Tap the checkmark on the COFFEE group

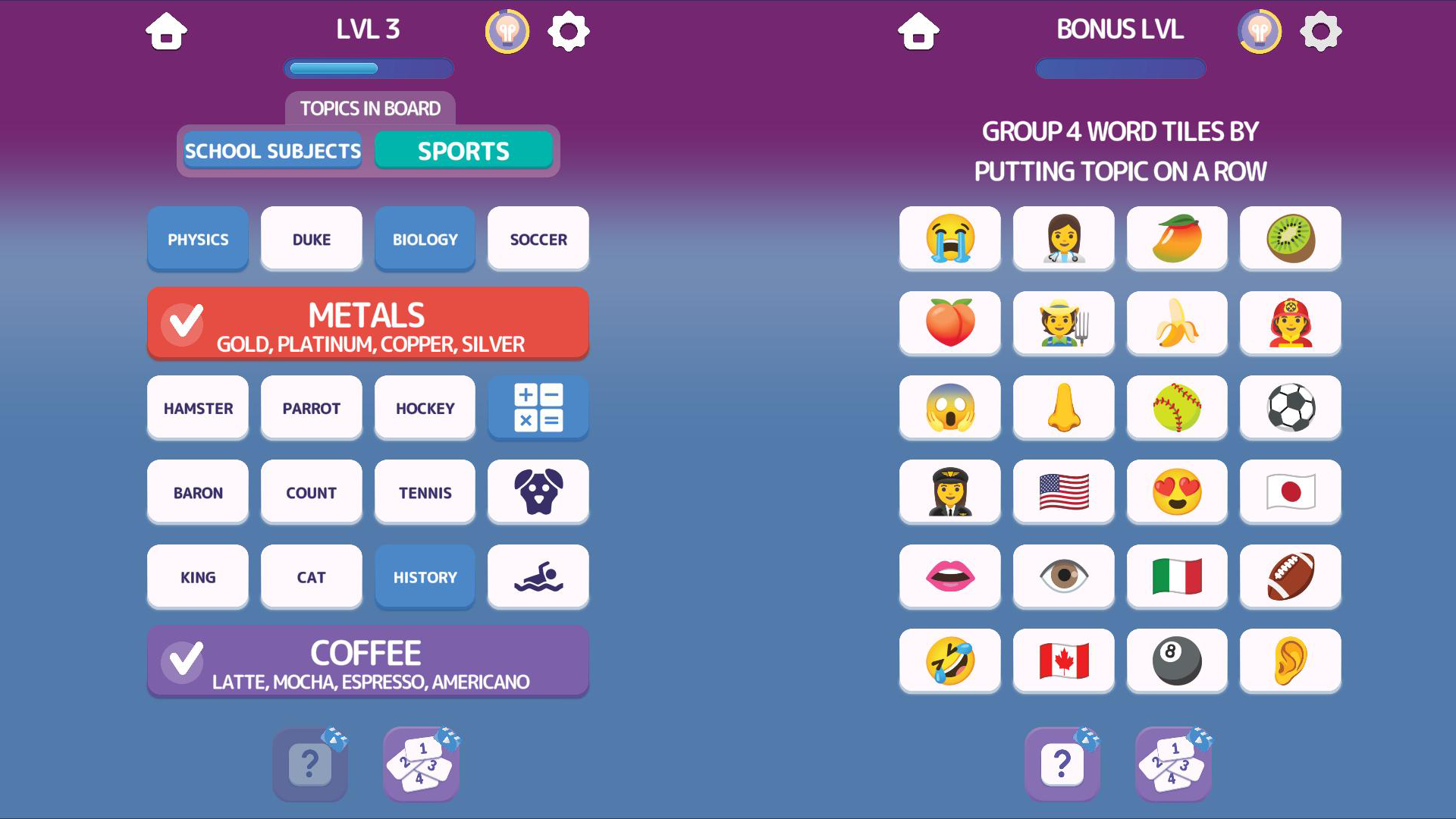[x=183, y=661]
